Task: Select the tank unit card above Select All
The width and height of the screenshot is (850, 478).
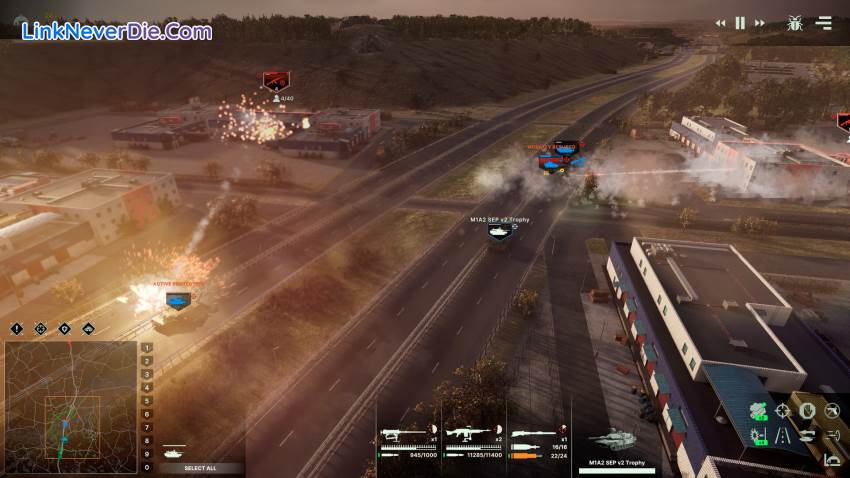Action: click(x=174, y=452)
